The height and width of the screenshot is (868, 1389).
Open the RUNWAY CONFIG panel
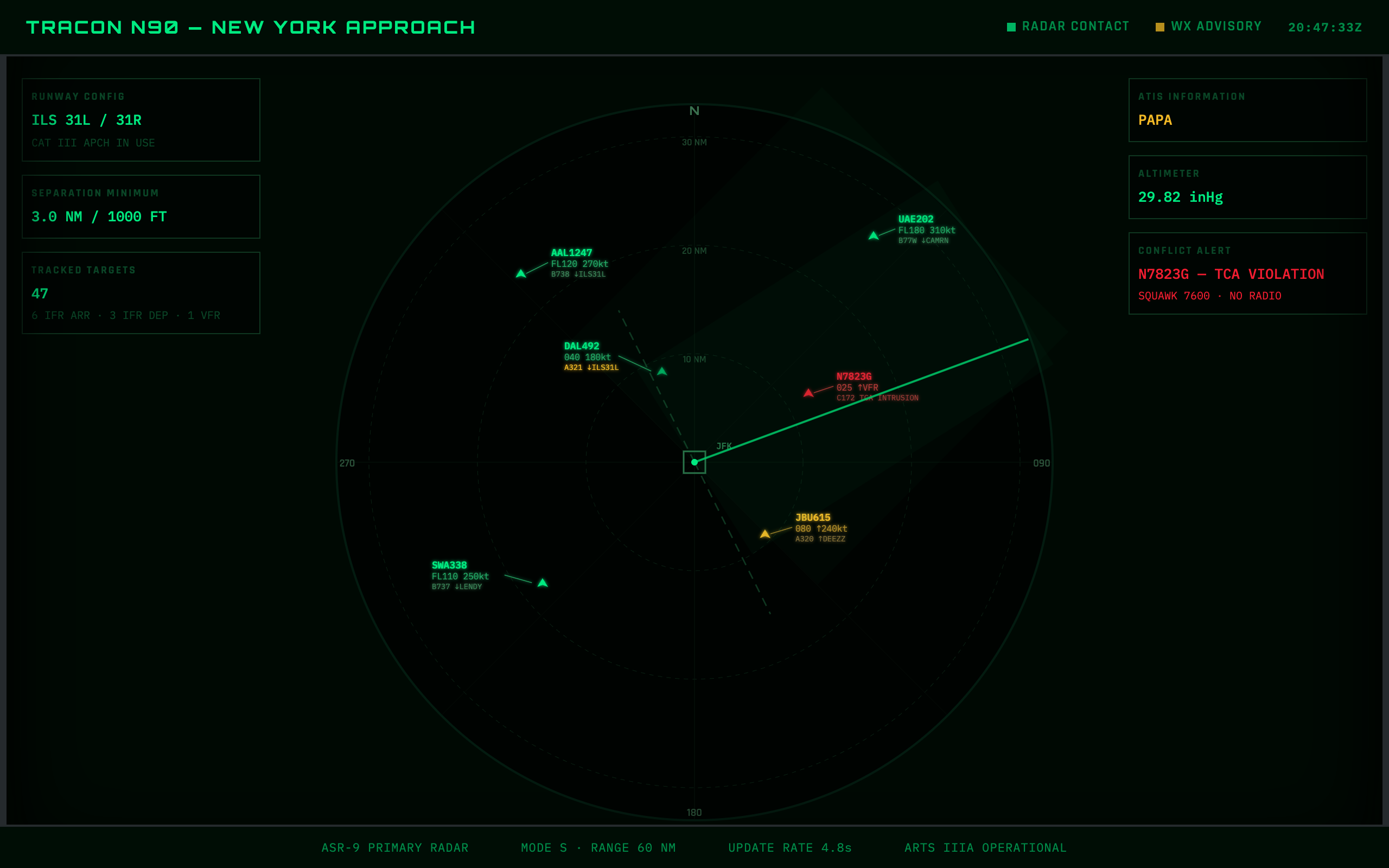(x=141, y=119)
